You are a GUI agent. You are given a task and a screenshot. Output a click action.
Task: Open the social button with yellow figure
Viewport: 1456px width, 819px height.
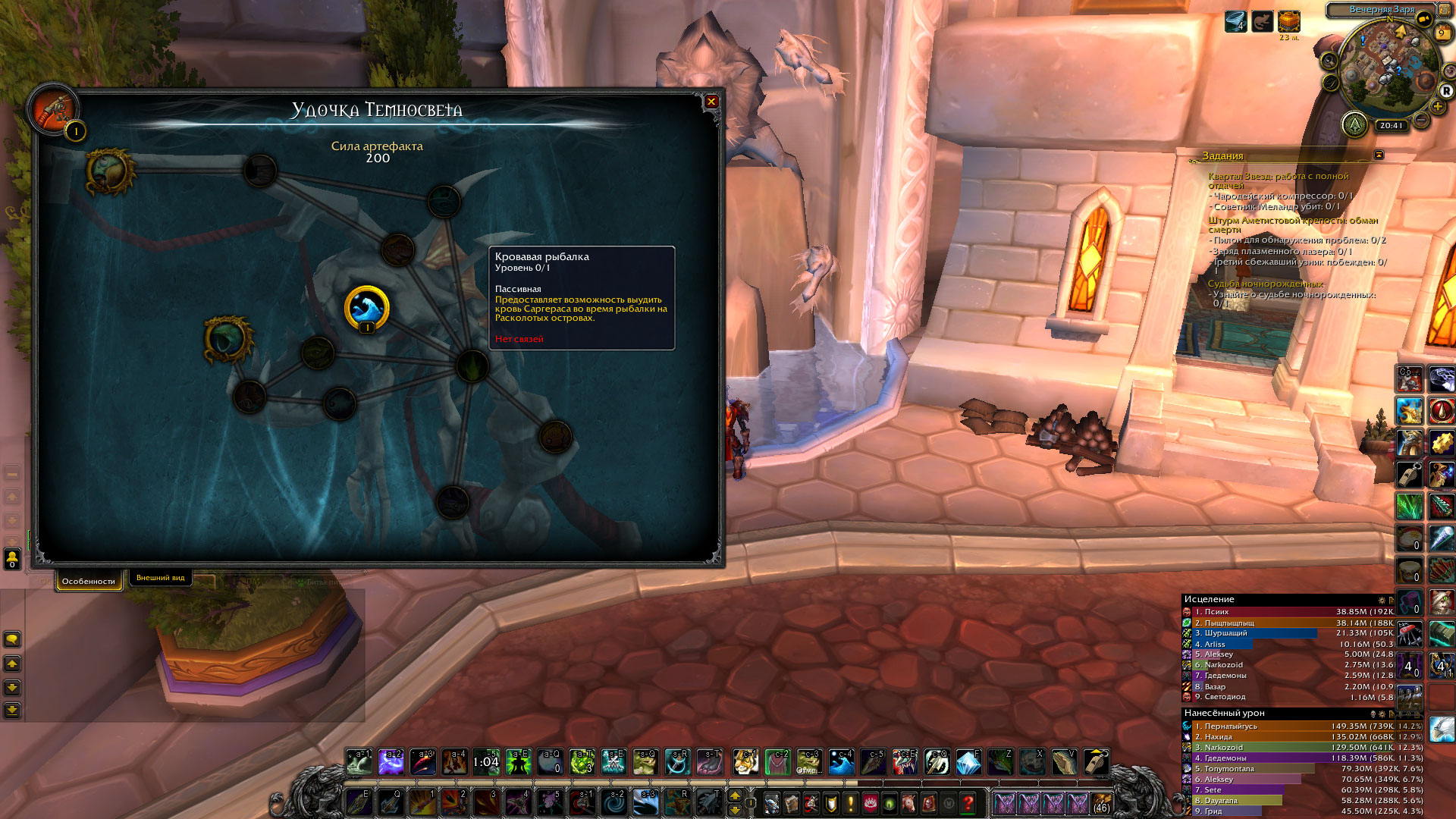(12, 560)
